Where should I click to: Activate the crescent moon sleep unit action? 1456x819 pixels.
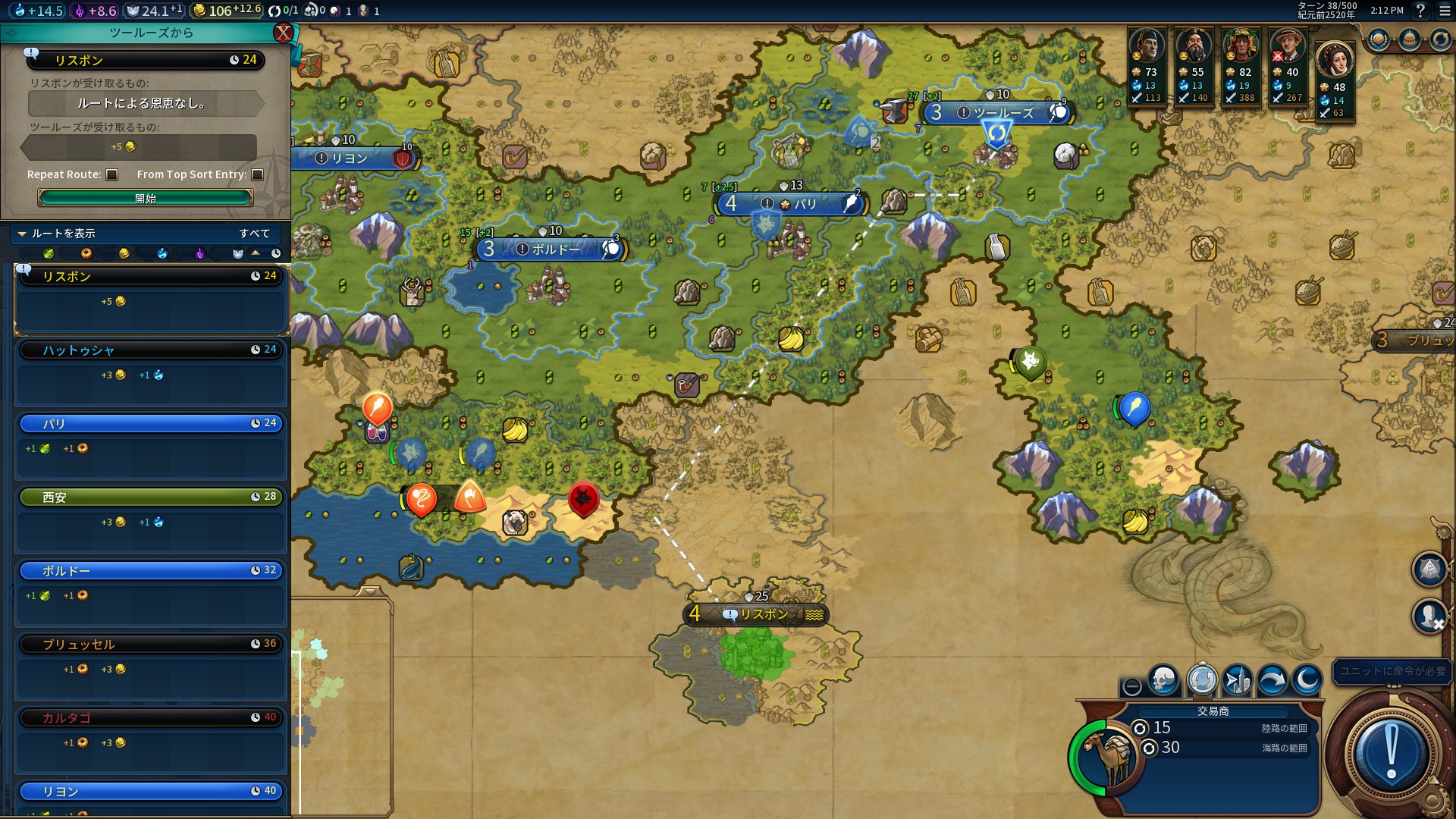click(x=1307, y=680)
